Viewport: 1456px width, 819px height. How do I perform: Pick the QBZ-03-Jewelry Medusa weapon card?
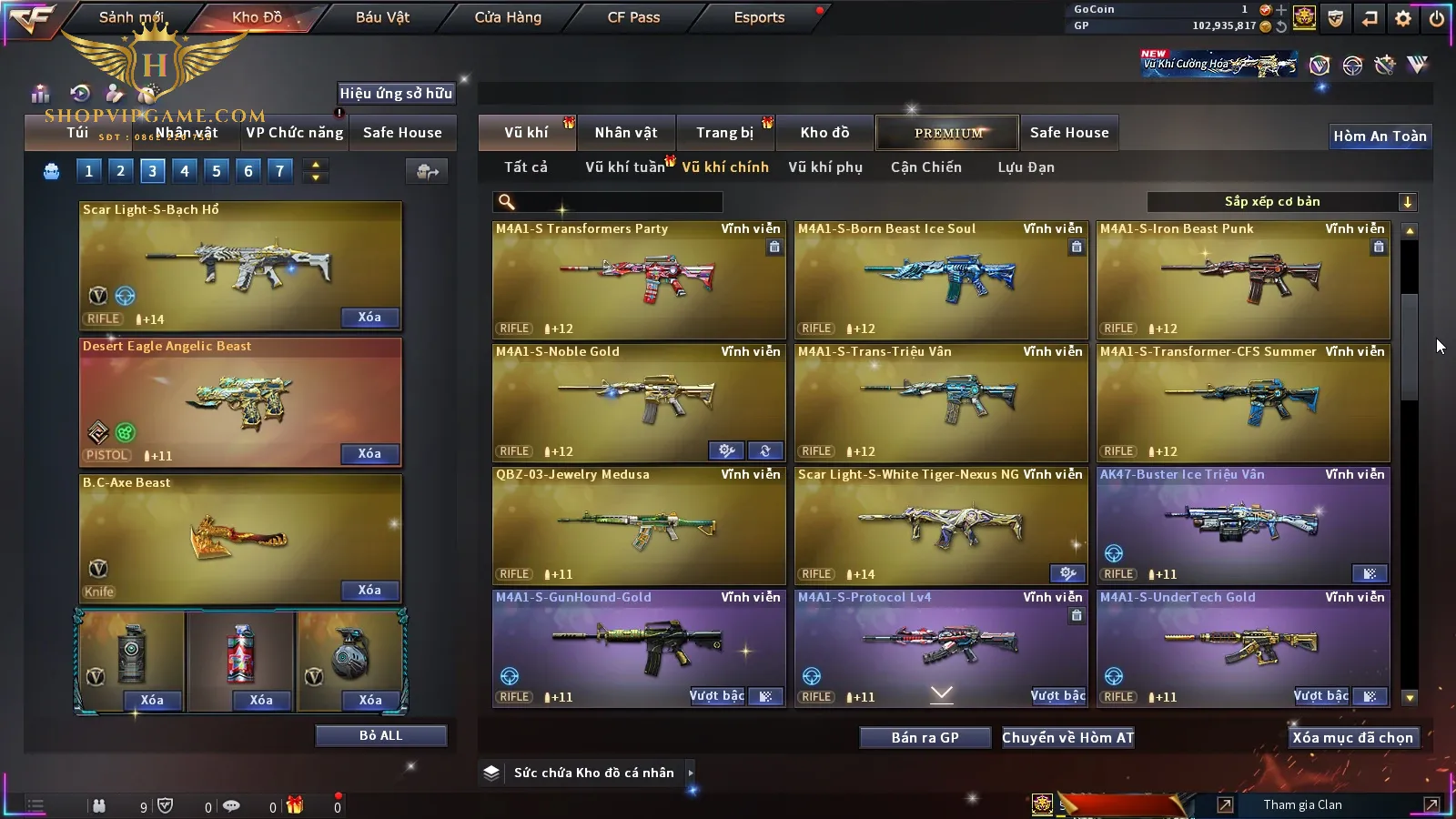[x=638, y=525]
